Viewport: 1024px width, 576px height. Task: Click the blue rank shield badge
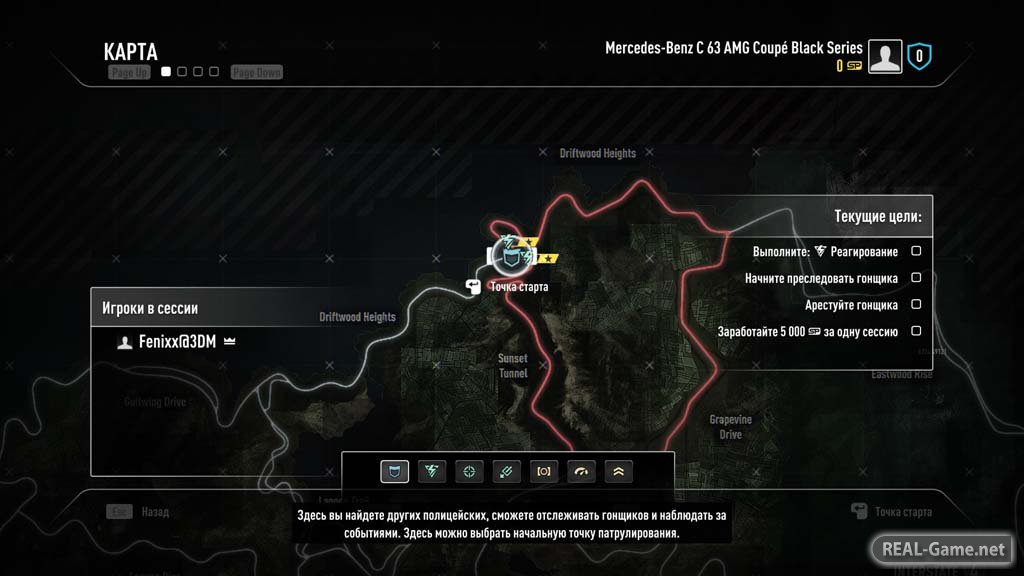pyautogui.click(x=920, y=57)
